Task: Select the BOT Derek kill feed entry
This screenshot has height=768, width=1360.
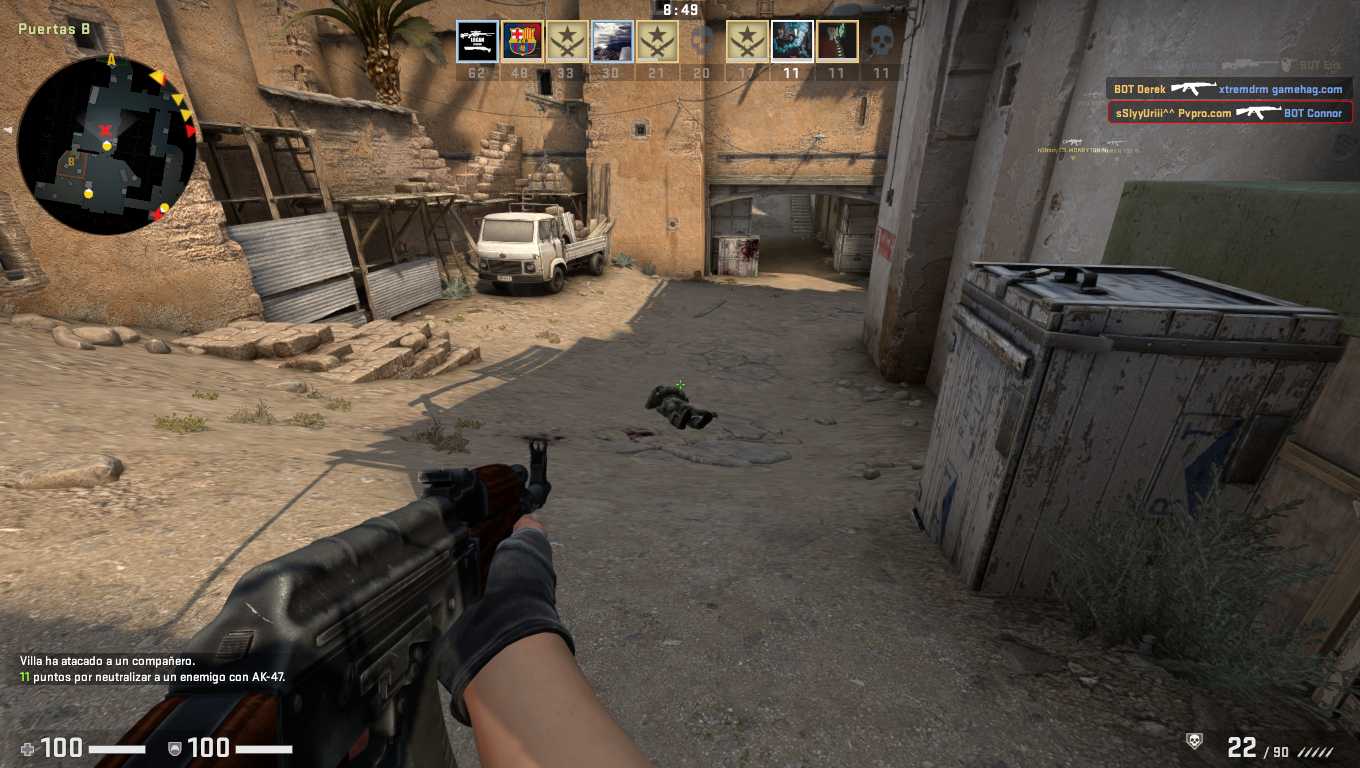Action: coord(1228,89)
